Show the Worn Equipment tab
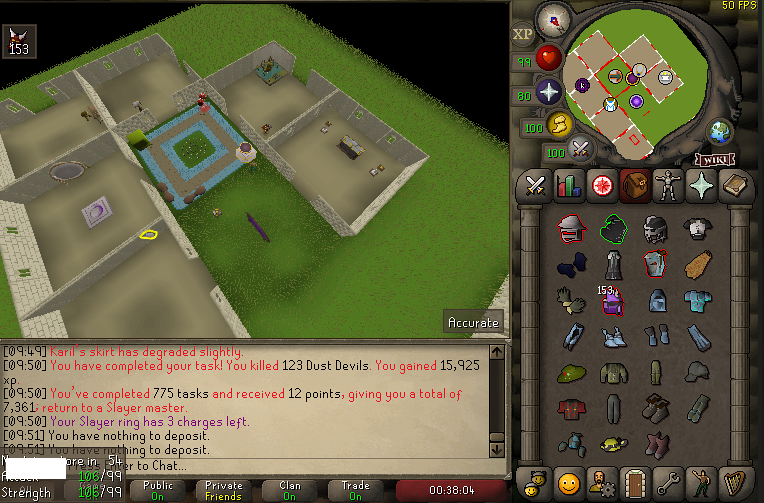This screenshot has width=764, height=503. 667,186
